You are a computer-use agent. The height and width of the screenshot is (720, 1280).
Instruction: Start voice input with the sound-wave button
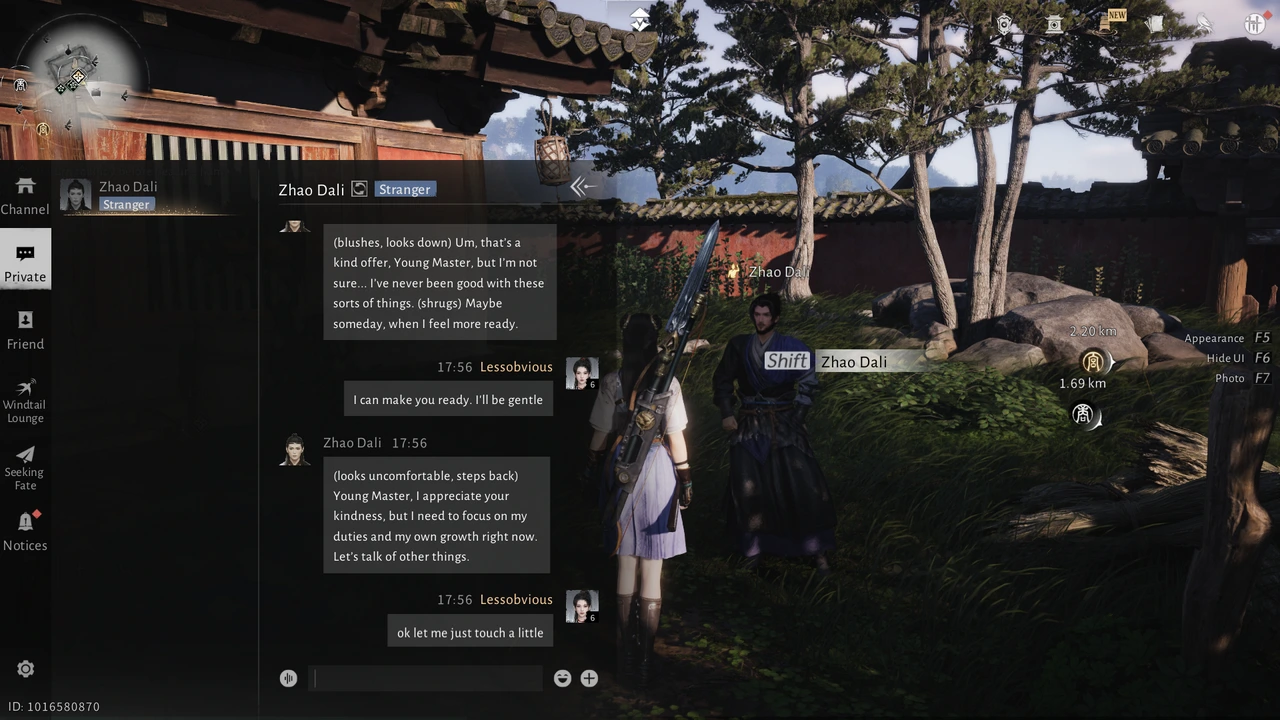[288, 678]
